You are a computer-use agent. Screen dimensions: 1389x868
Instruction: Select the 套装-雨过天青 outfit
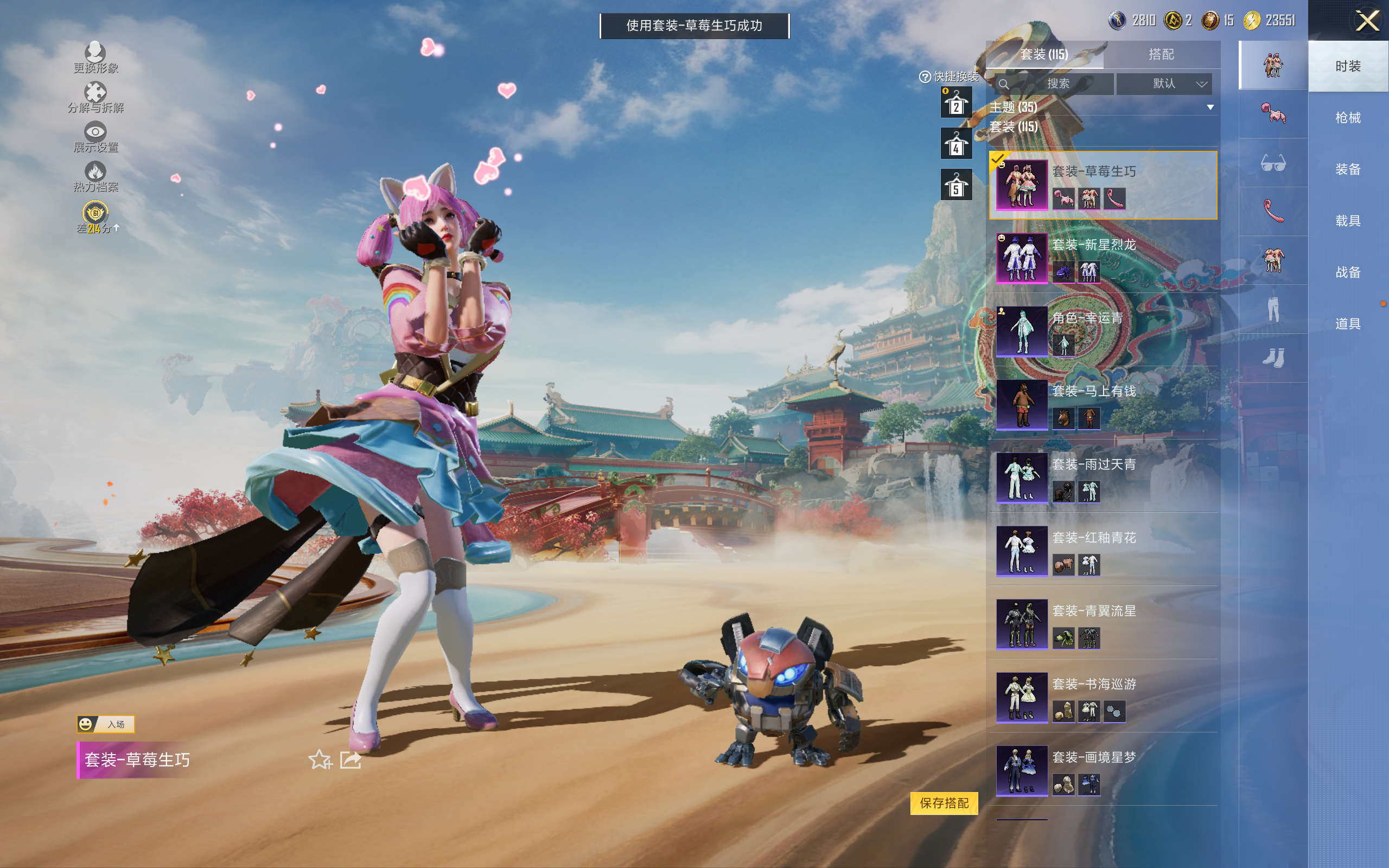click(x=1102, y=477)
